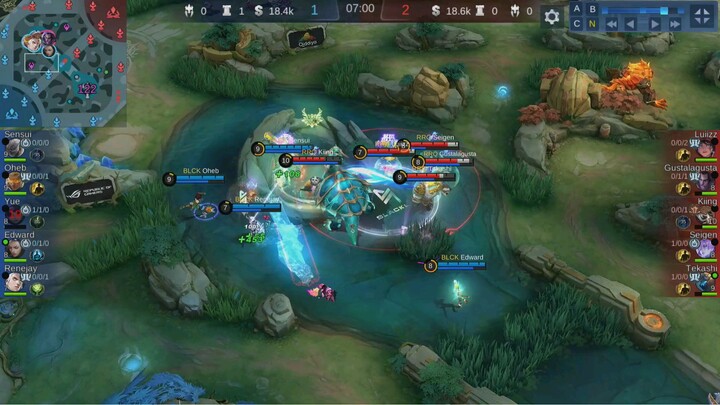Spectate Yue from the player list

(x=14, y=216)
